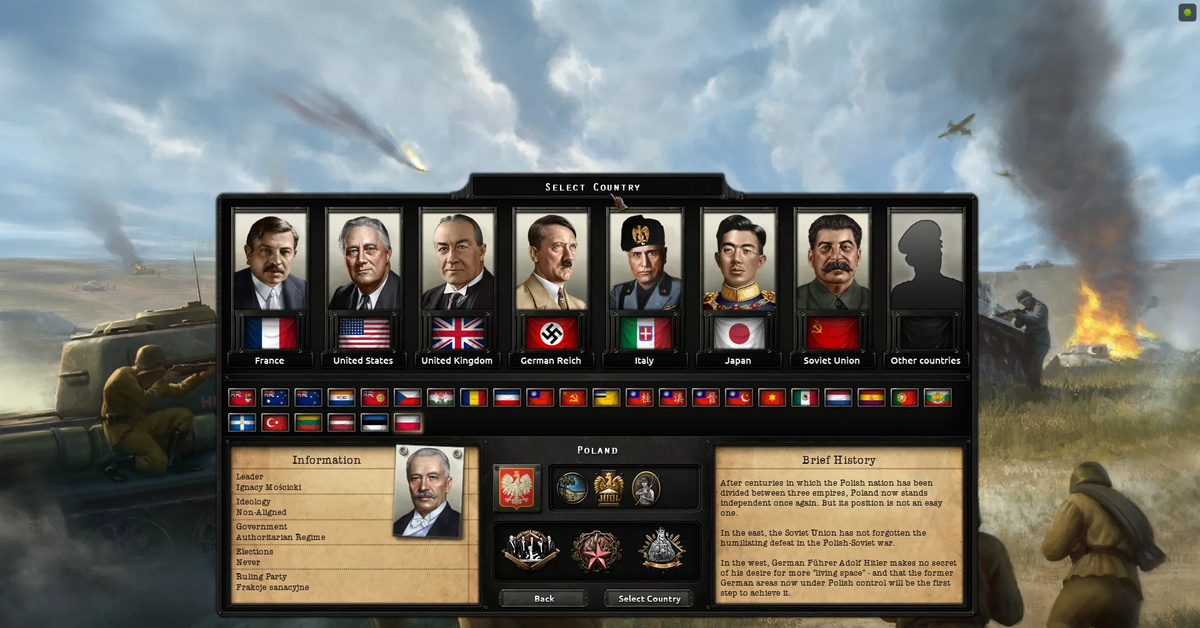Pick the Portugal flag
Image resolution: width=1200 pixels, height=628 pixels.
(904, 397)
